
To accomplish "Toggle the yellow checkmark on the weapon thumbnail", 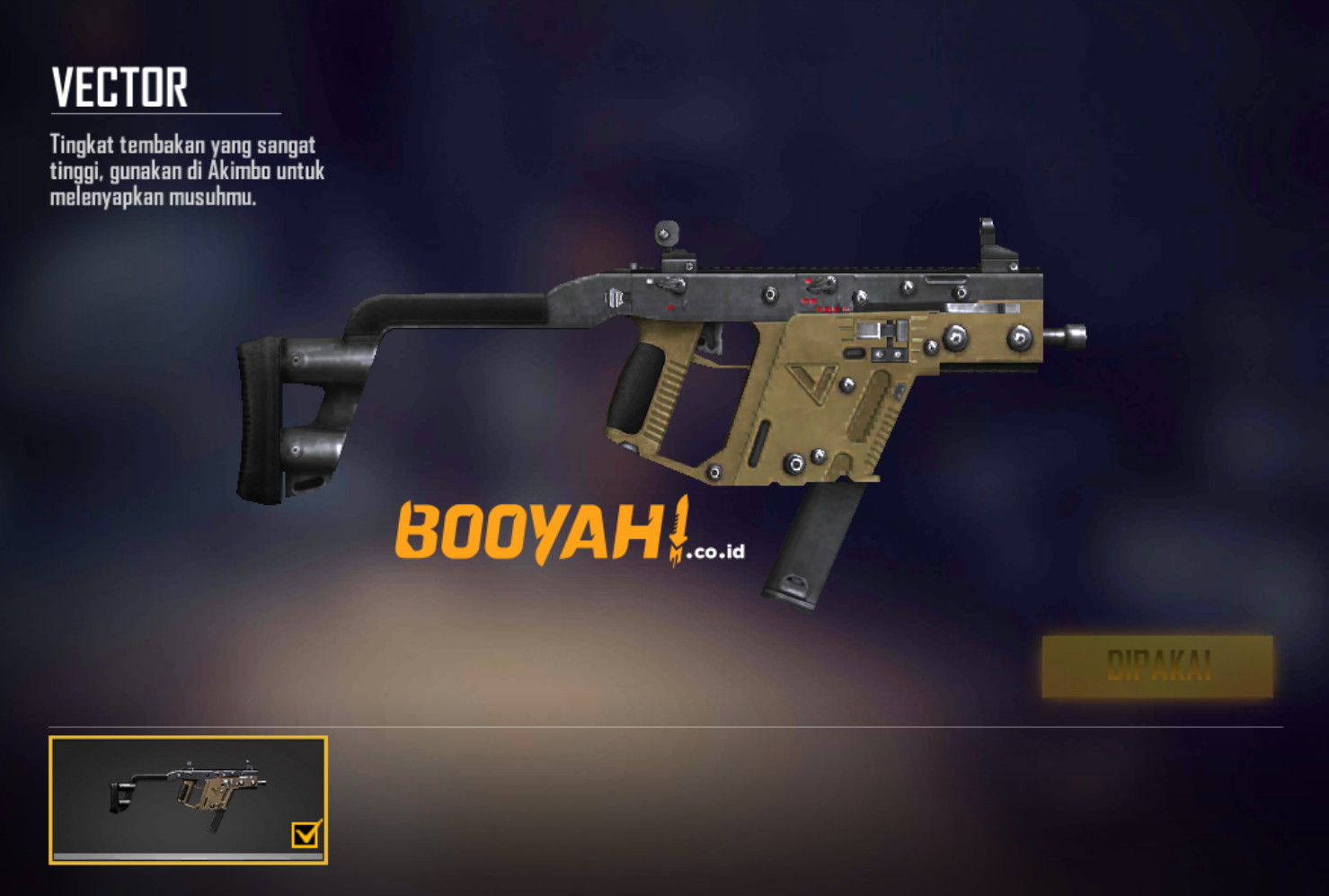I will point(306,836).
